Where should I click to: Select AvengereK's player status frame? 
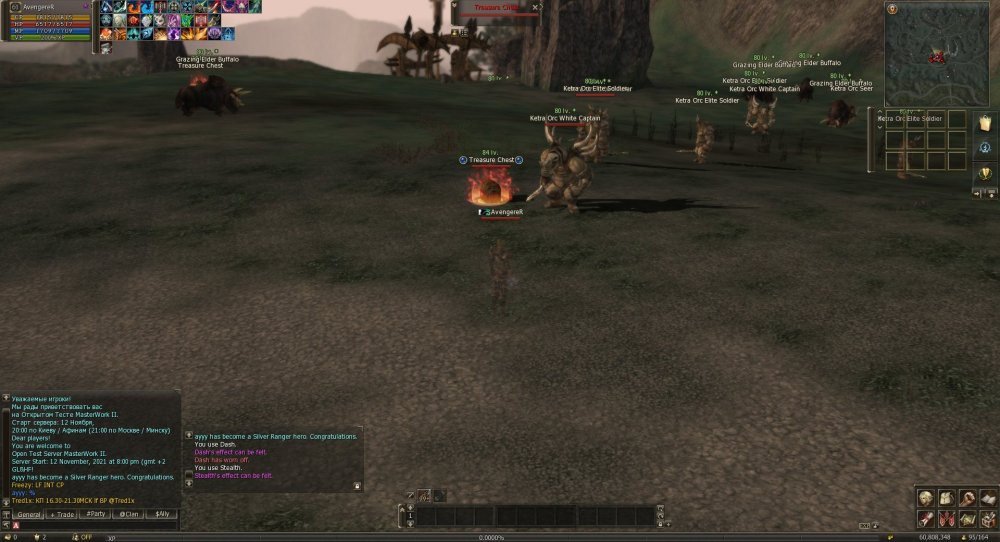pyautogui.click(x=50, y=20)
